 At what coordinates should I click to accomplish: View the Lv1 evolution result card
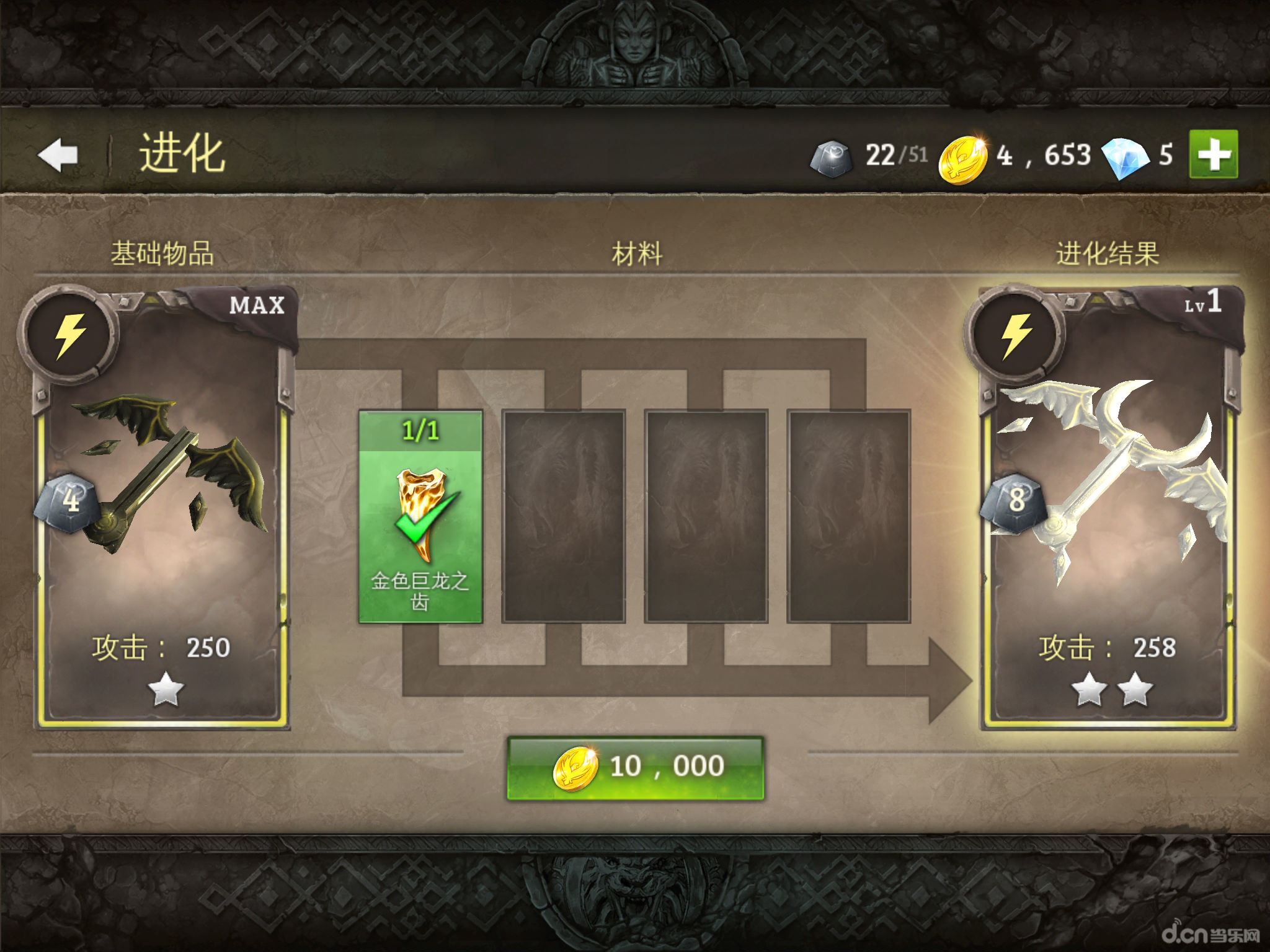(1108, 508)
